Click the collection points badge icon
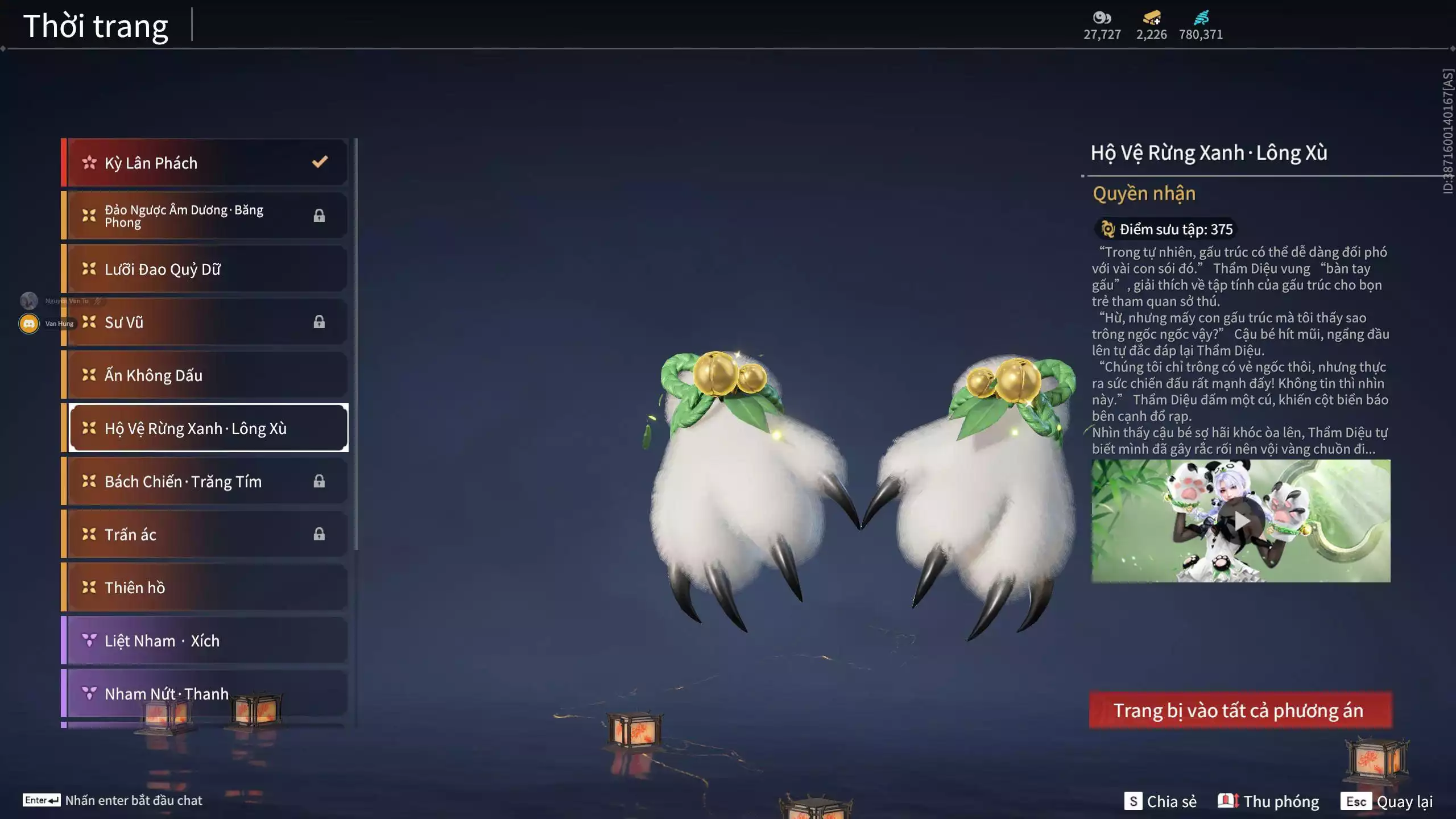 (x=1108, y=229)
